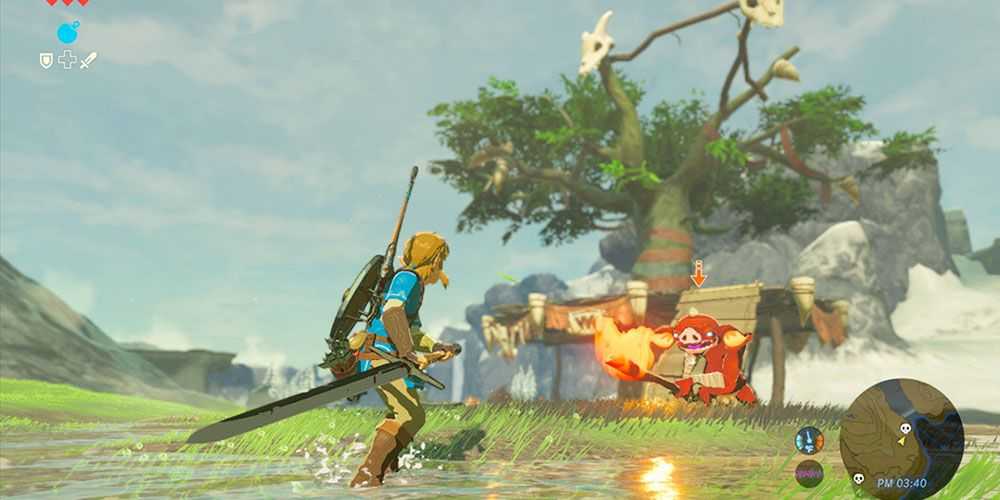Open the circular minimap

point(901,438)
